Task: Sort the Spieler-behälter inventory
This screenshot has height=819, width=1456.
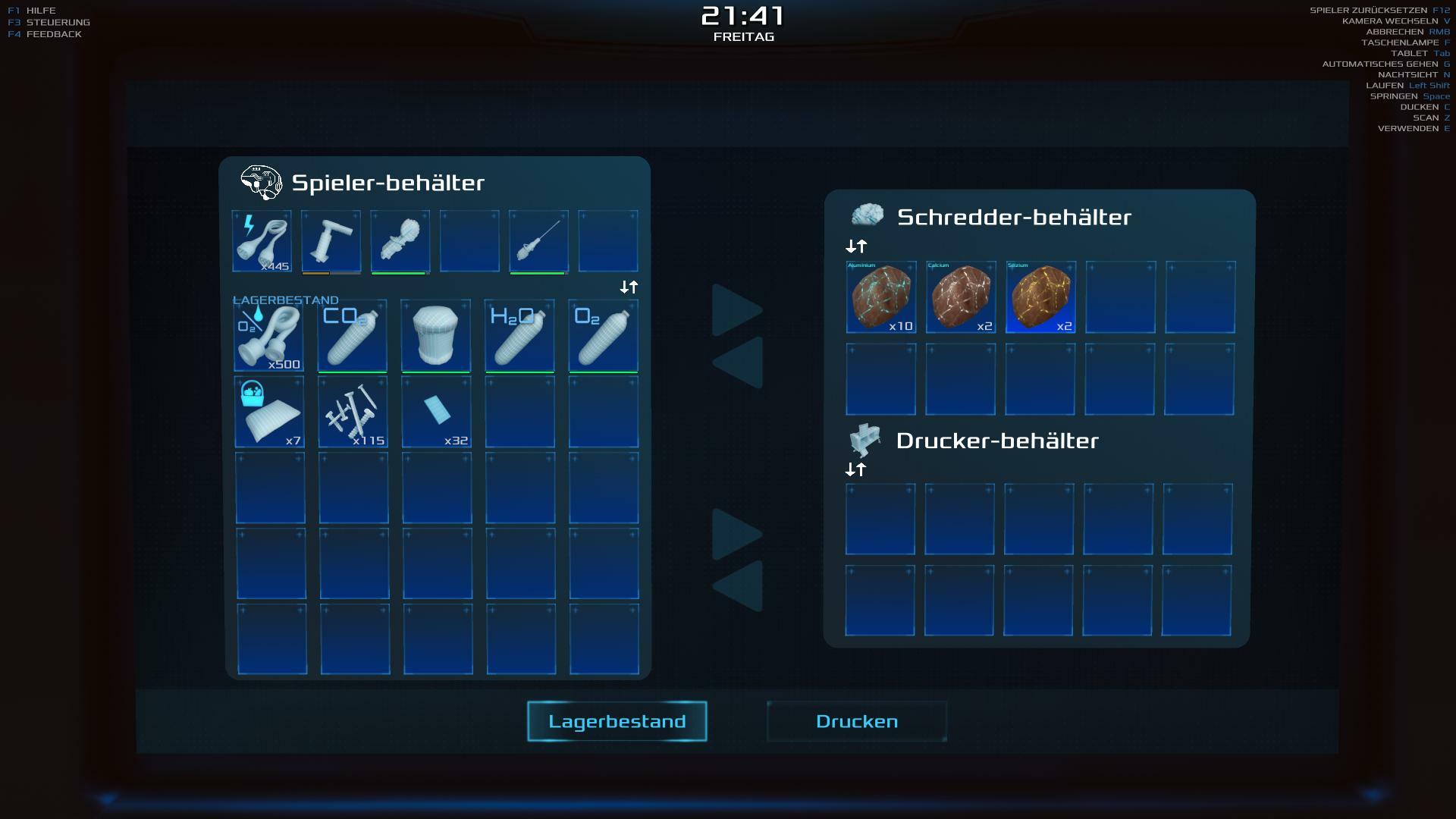Action: click(629, 287)
